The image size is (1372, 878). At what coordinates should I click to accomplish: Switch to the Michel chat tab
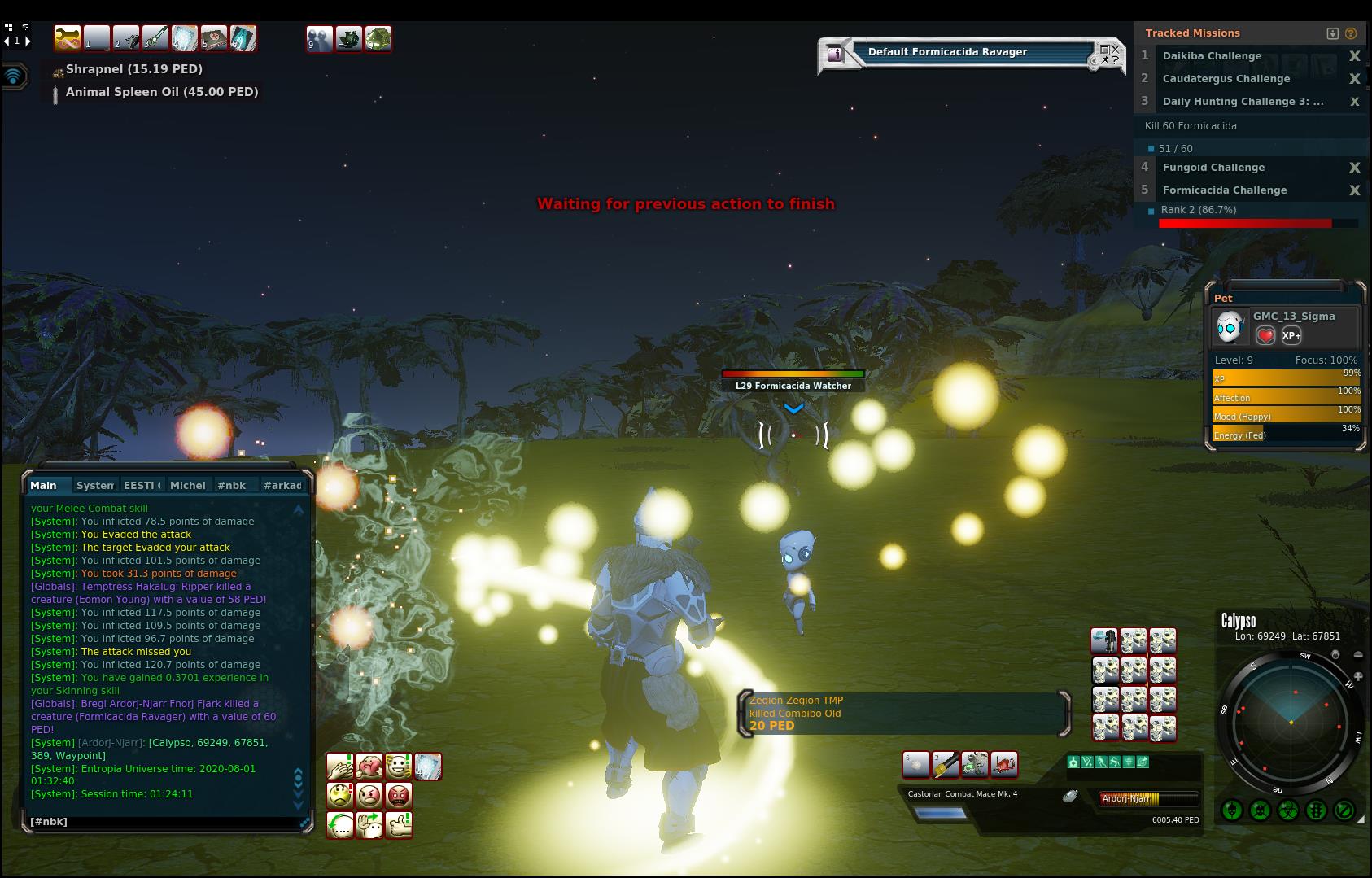pyautogui.click(x=187, y=485)
